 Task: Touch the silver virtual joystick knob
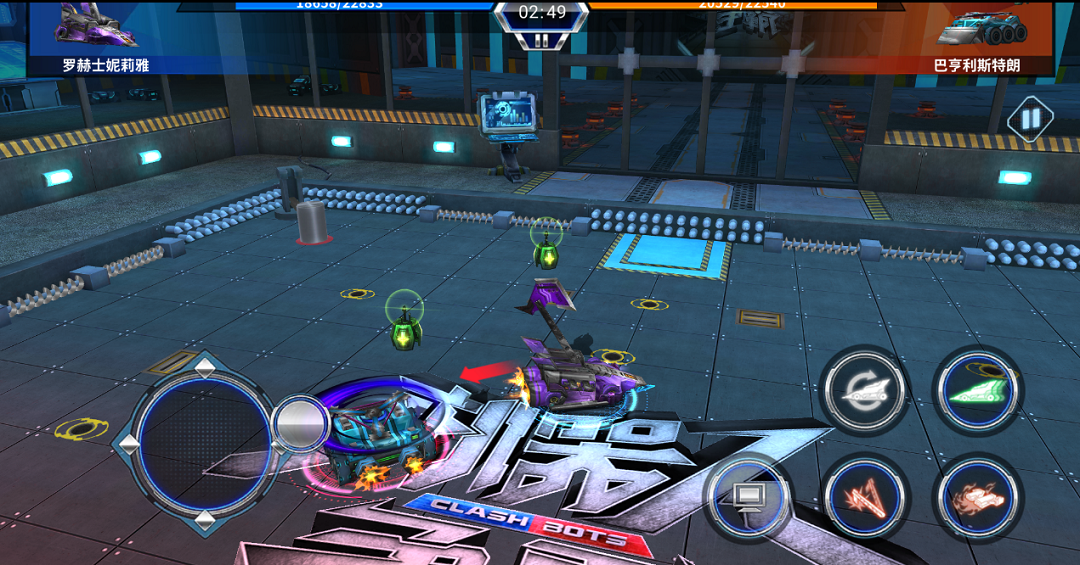(x=300, y=424)
